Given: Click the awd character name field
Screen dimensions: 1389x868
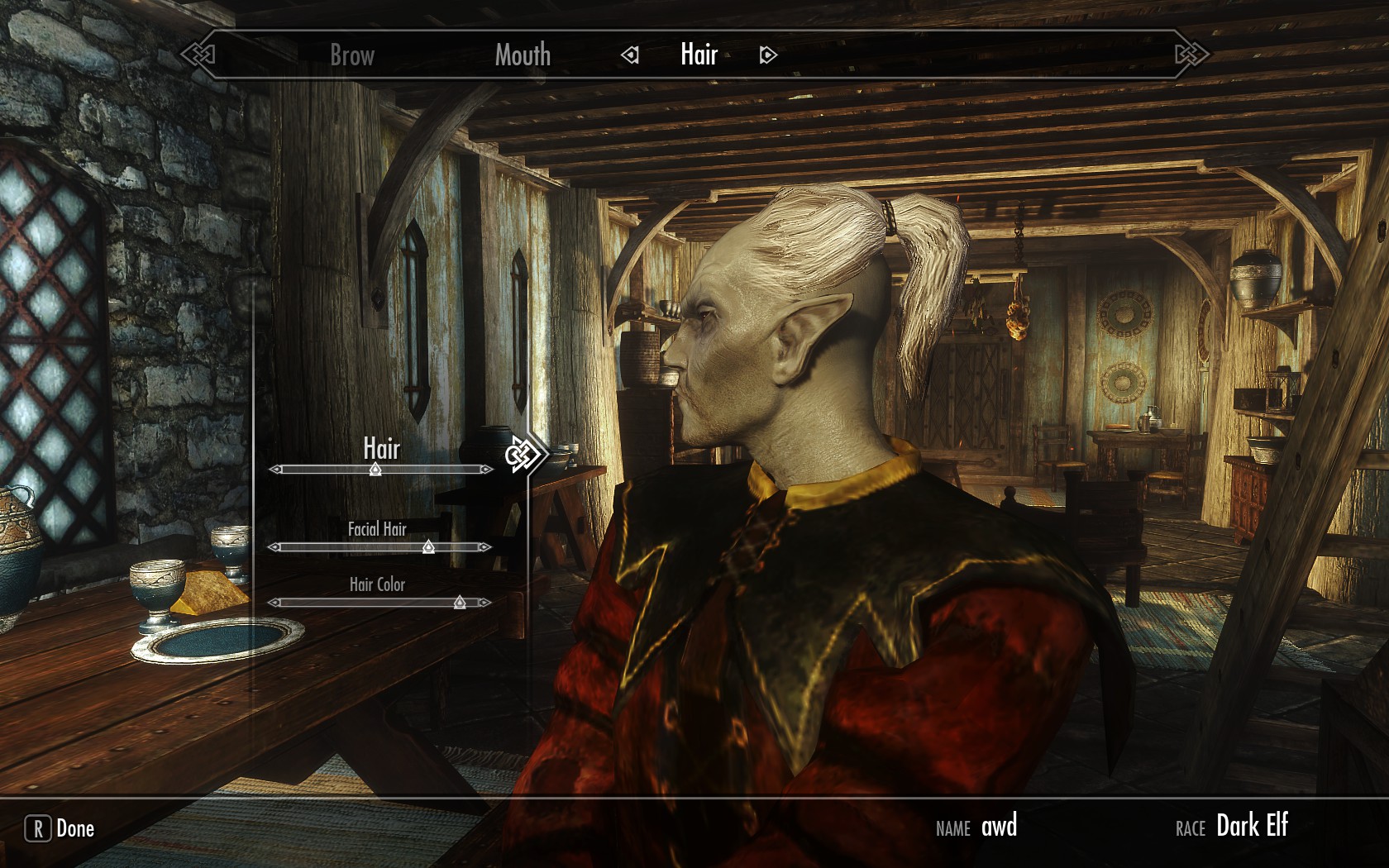Looking at the screenshot, I should coord(999,827).
